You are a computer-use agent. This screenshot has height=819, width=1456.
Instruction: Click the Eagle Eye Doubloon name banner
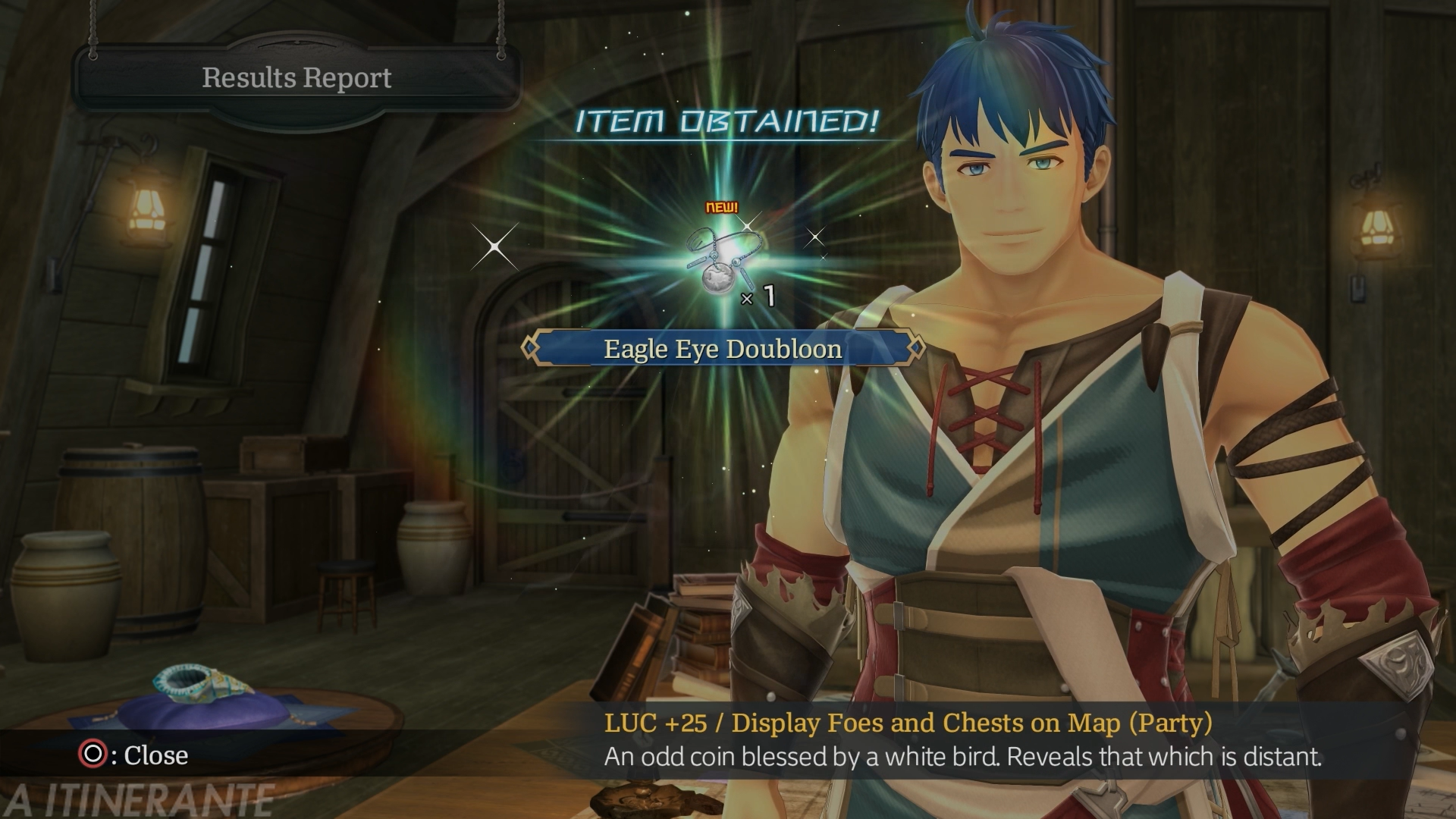(x=723, y=349)
